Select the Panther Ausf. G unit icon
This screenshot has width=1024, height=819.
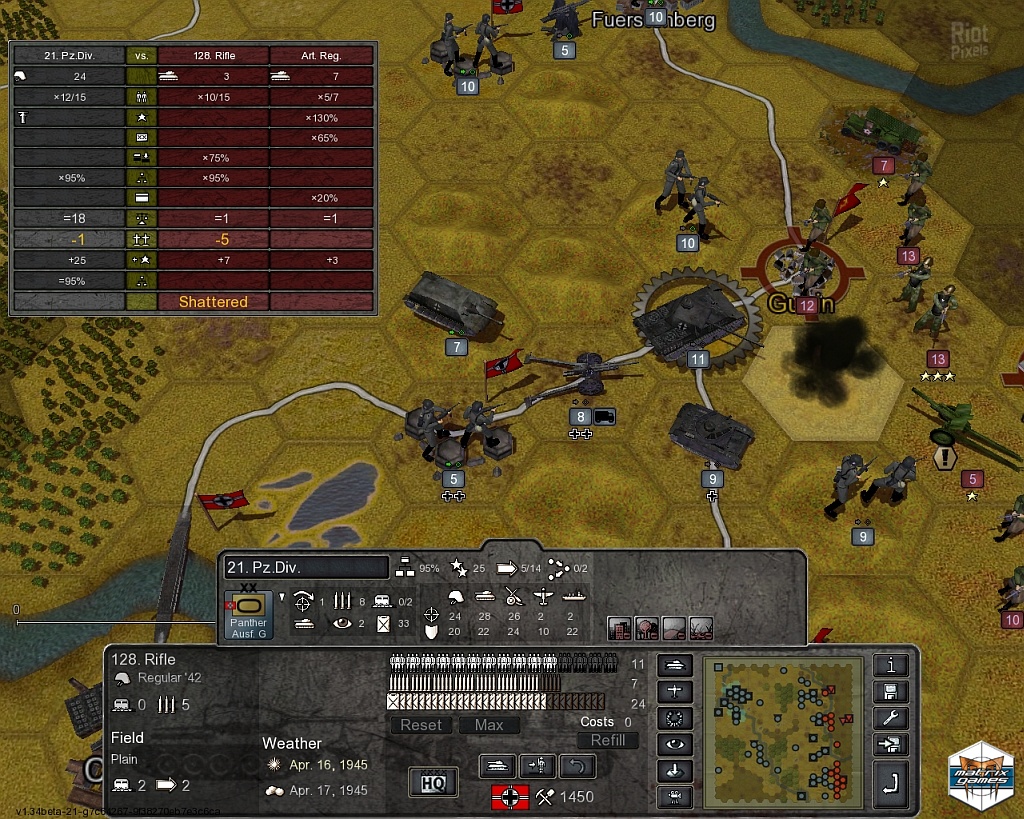click(x=248, y=613)
